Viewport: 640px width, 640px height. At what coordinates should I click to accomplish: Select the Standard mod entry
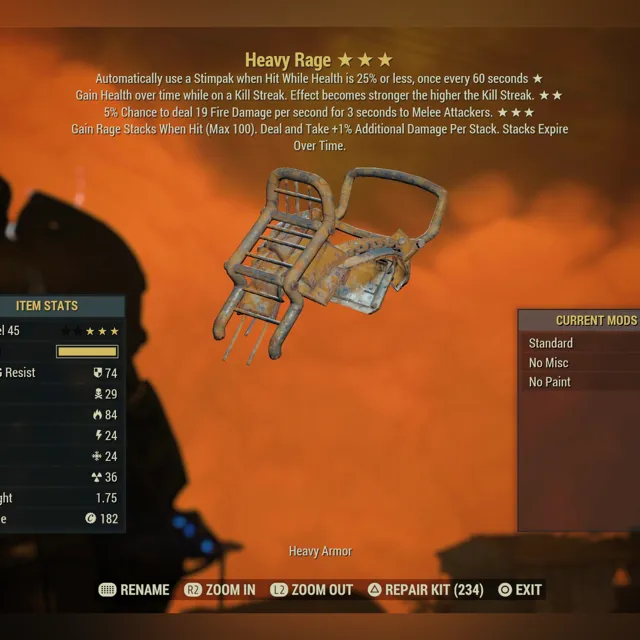pyautogui.click(x=578, y=343)
